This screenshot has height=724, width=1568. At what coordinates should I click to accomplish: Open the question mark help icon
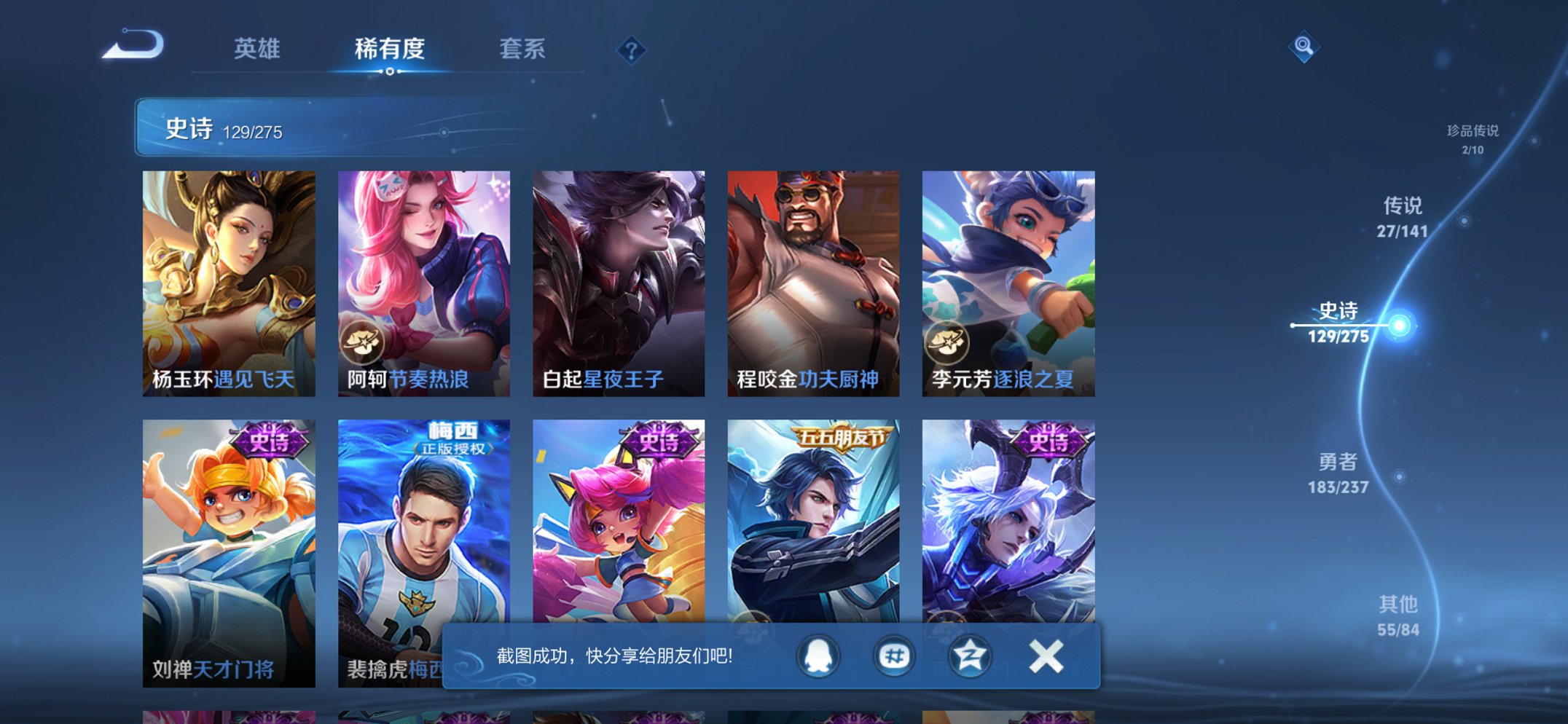click(x=632, y=50)
